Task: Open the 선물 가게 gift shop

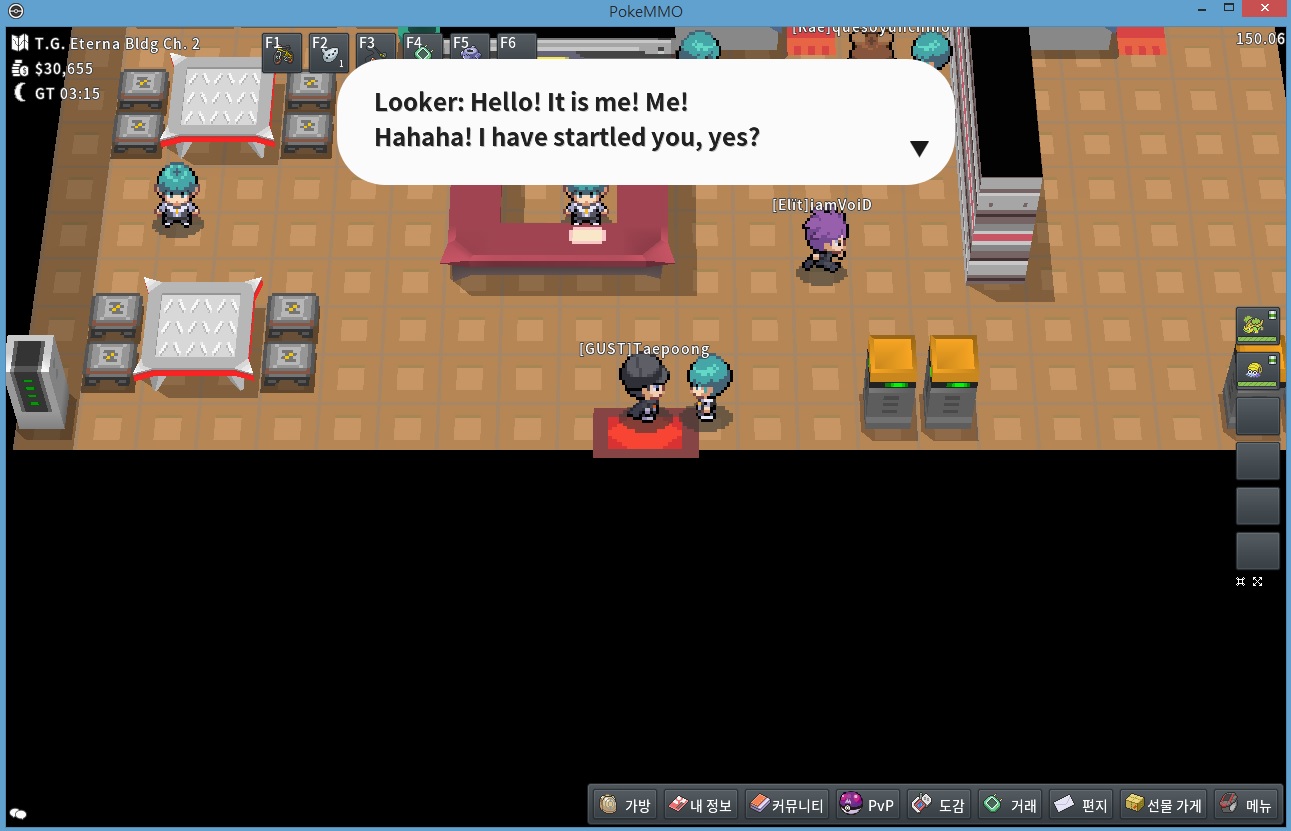Action: coord(1162,804)
